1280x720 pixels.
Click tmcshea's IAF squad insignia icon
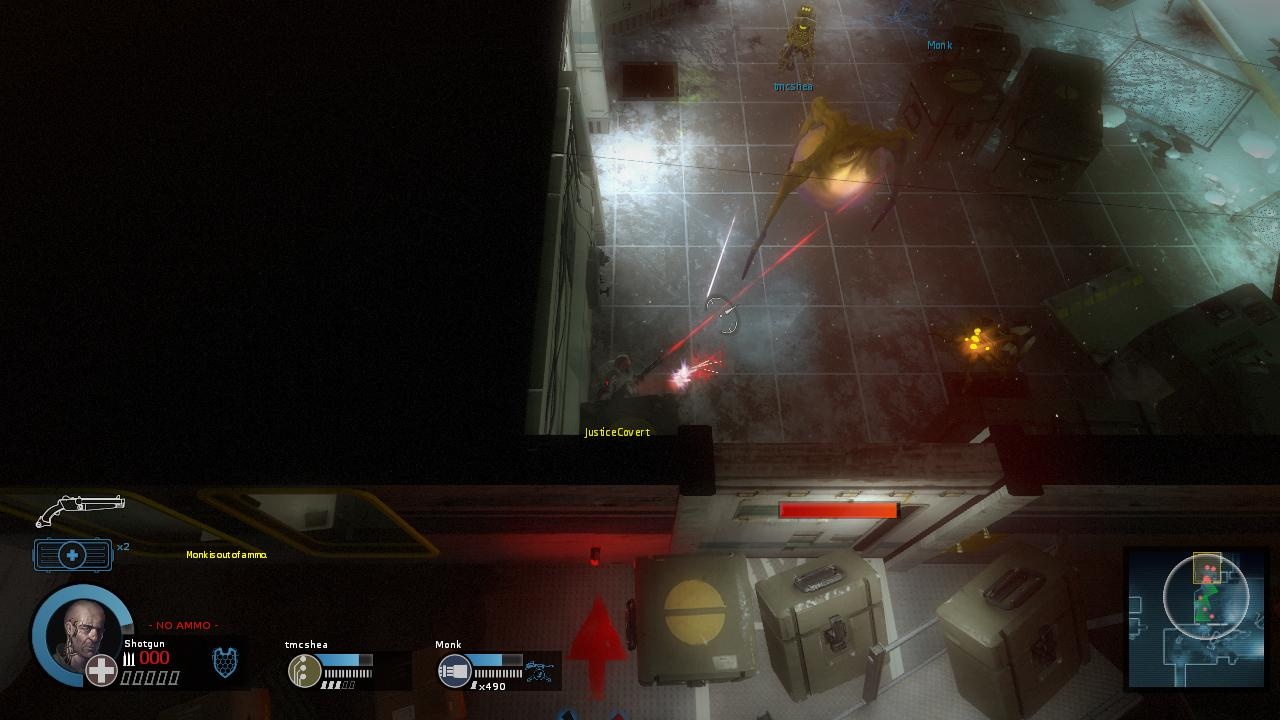click(305, 670)
